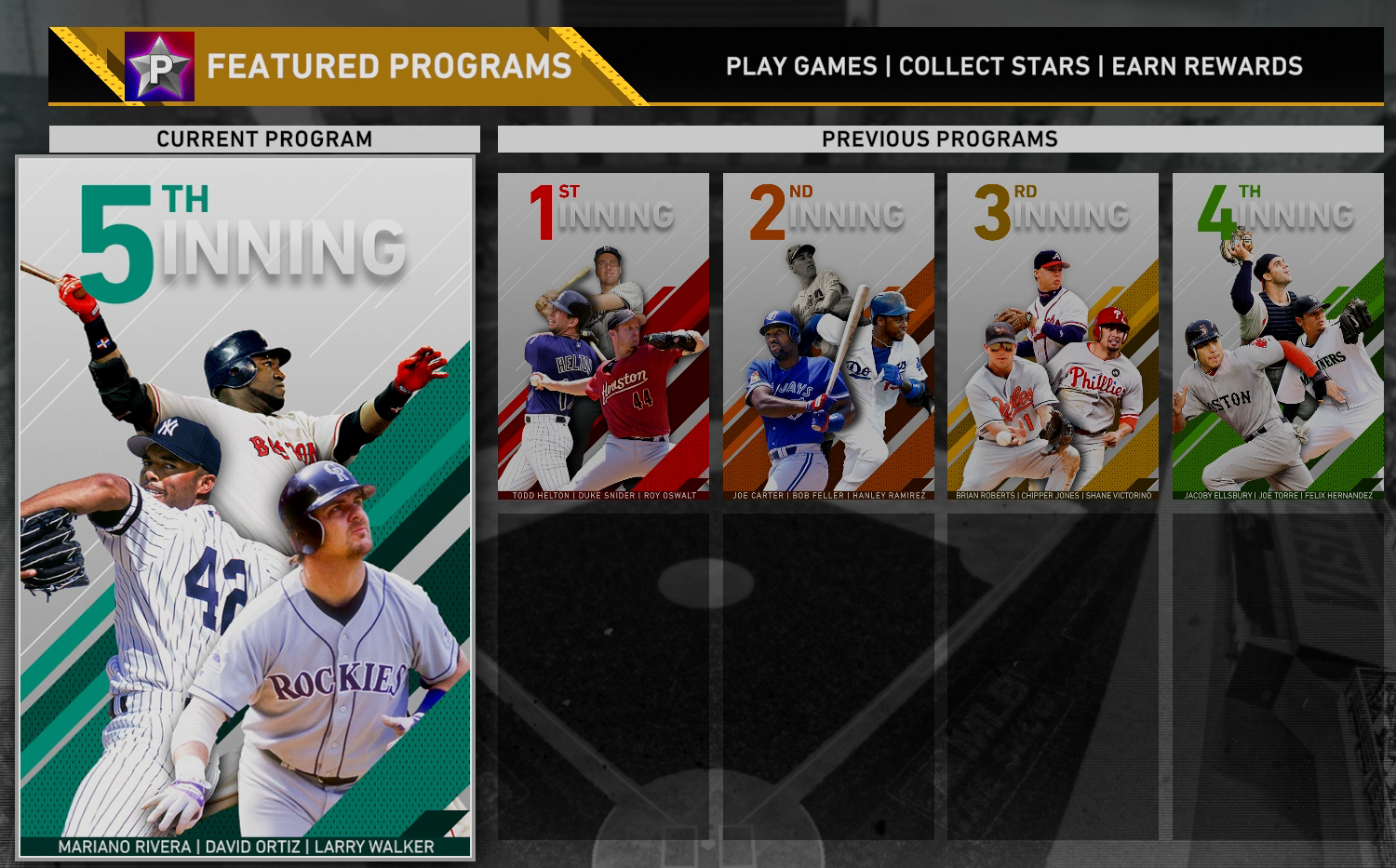Open the 4th Inning program card
Screen dimensions: 1396x868
click(x=1278, y=337)
